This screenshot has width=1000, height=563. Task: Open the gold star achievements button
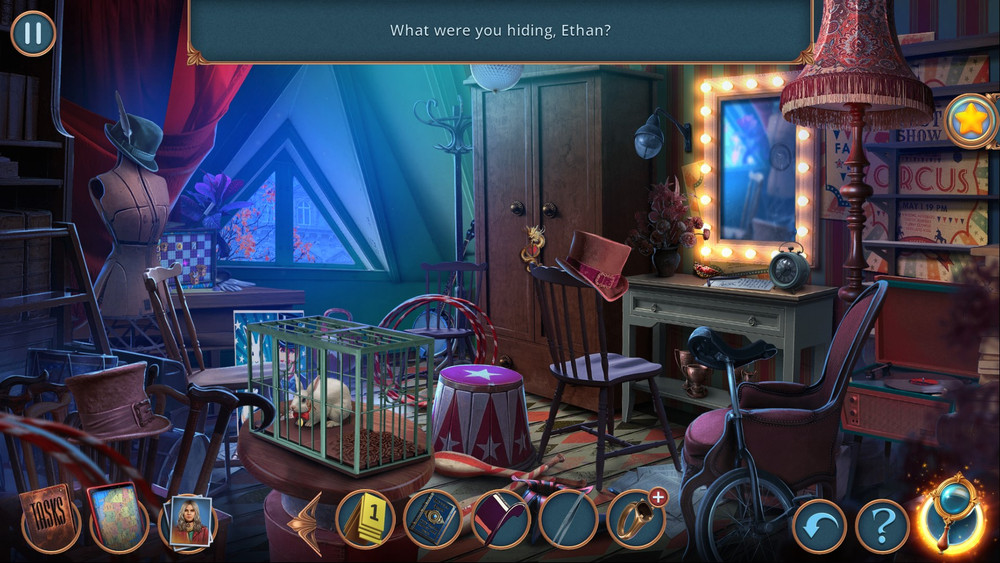coord(970,121)
